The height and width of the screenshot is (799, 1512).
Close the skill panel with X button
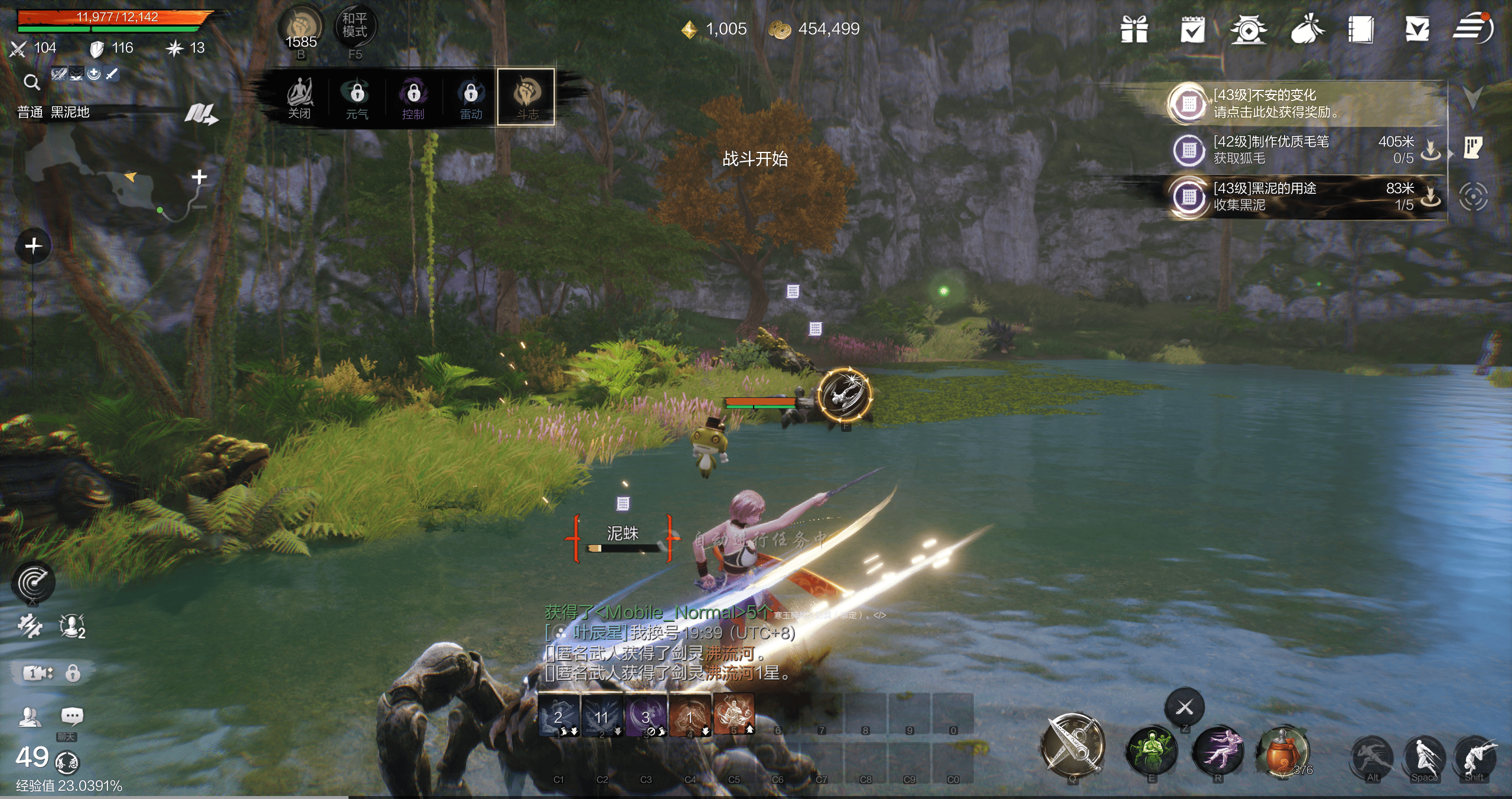1184,707
